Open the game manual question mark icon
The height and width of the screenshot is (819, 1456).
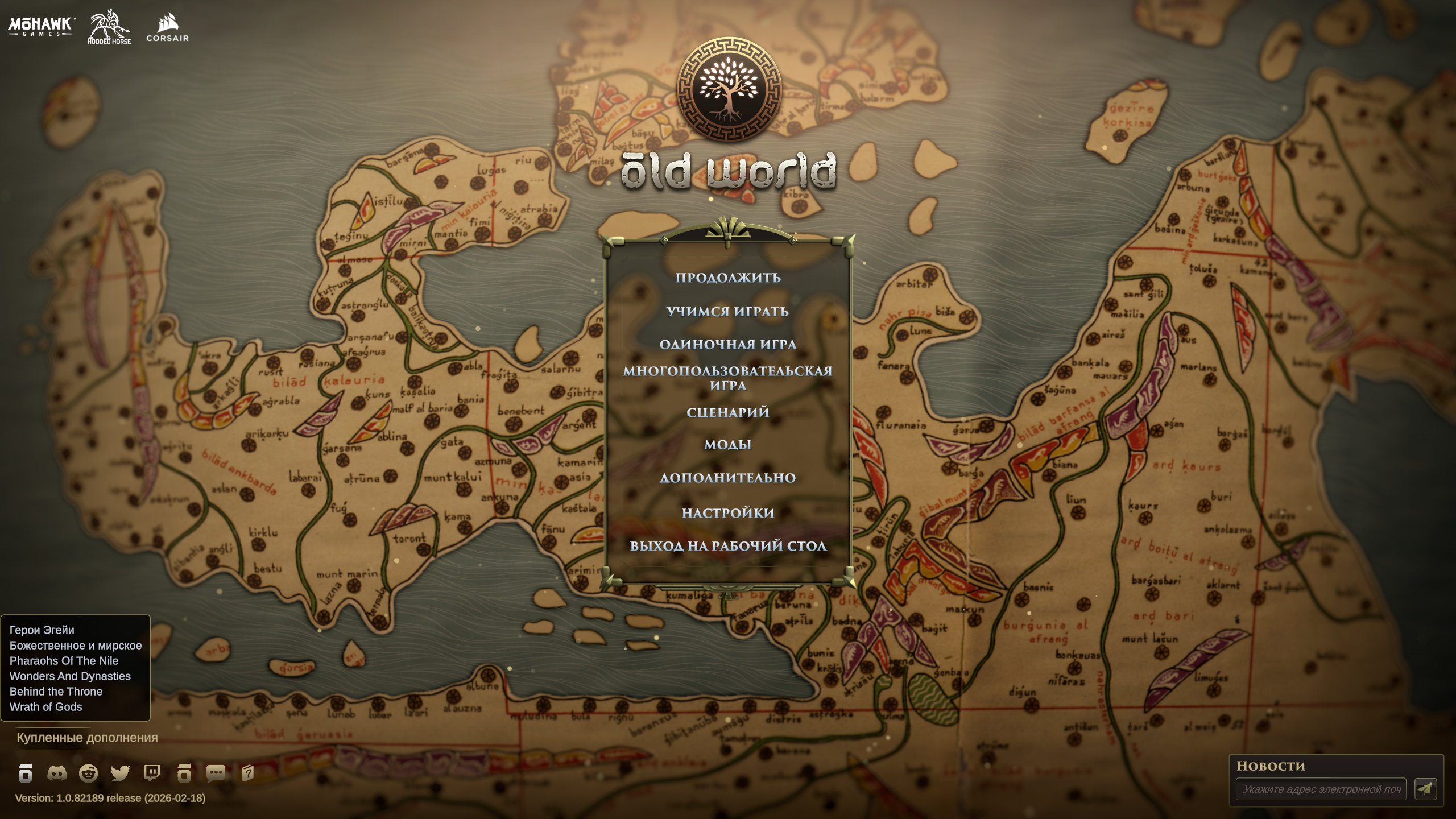click(246, 773)
